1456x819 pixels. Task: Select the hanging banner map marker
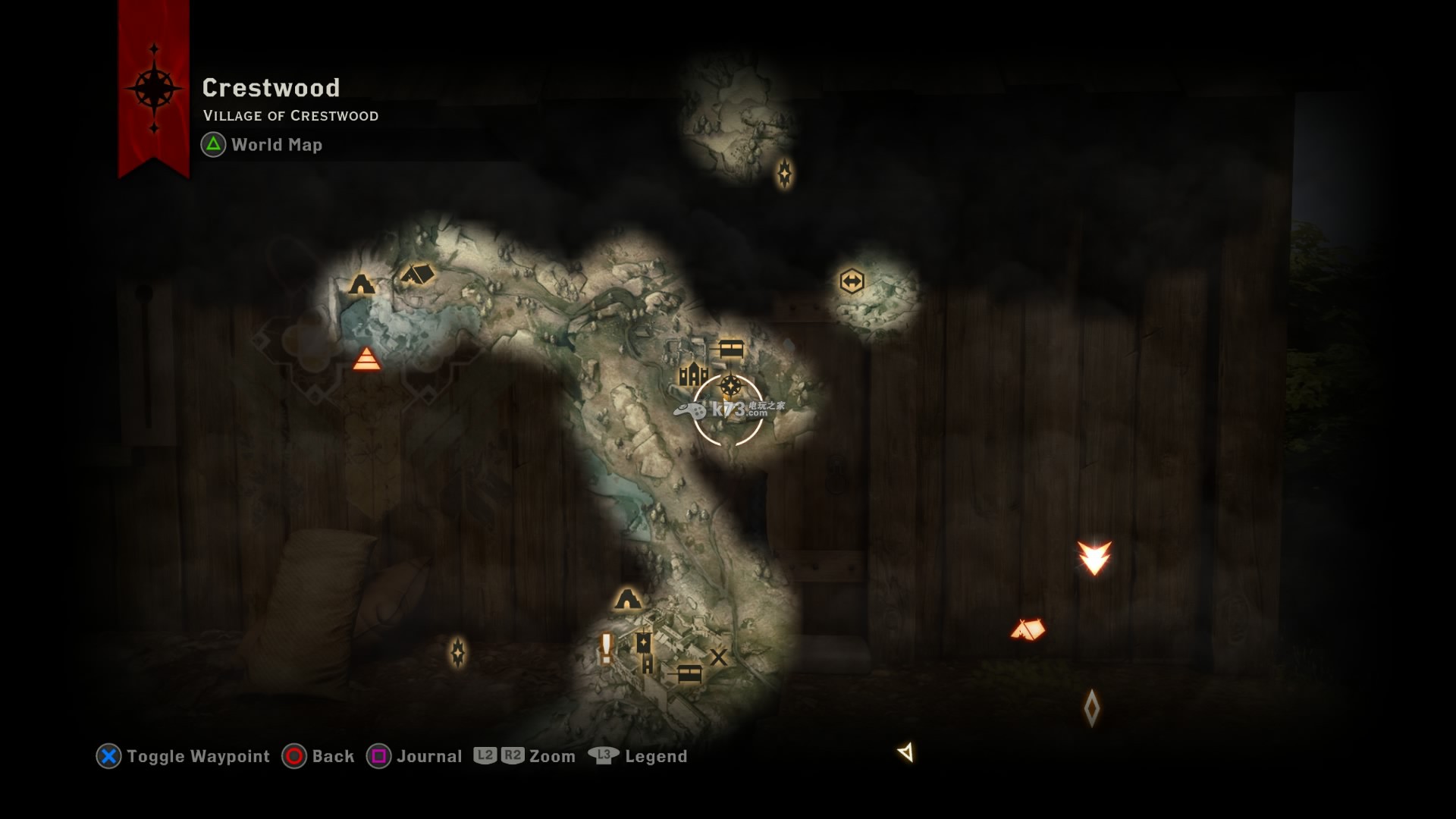click(643, 643)
